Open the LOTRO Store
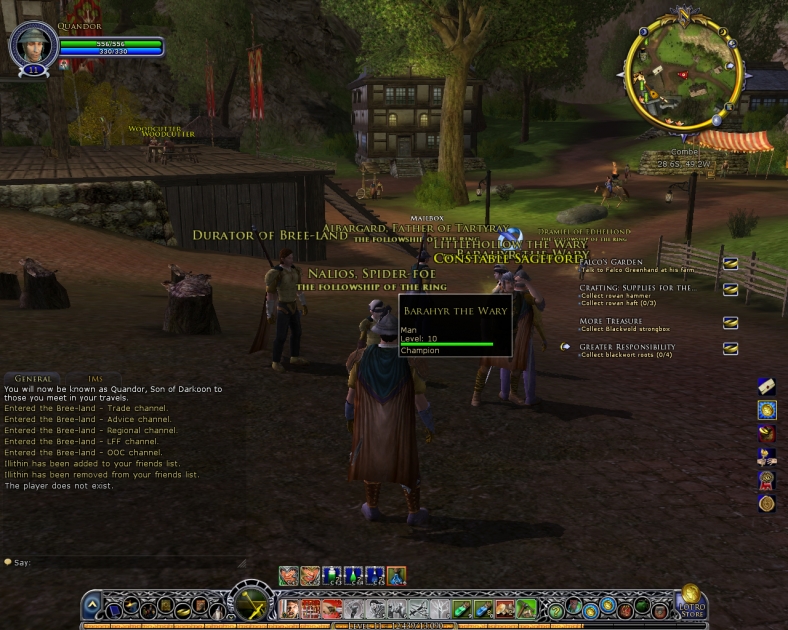788x630 pixels. pos(689,602)
